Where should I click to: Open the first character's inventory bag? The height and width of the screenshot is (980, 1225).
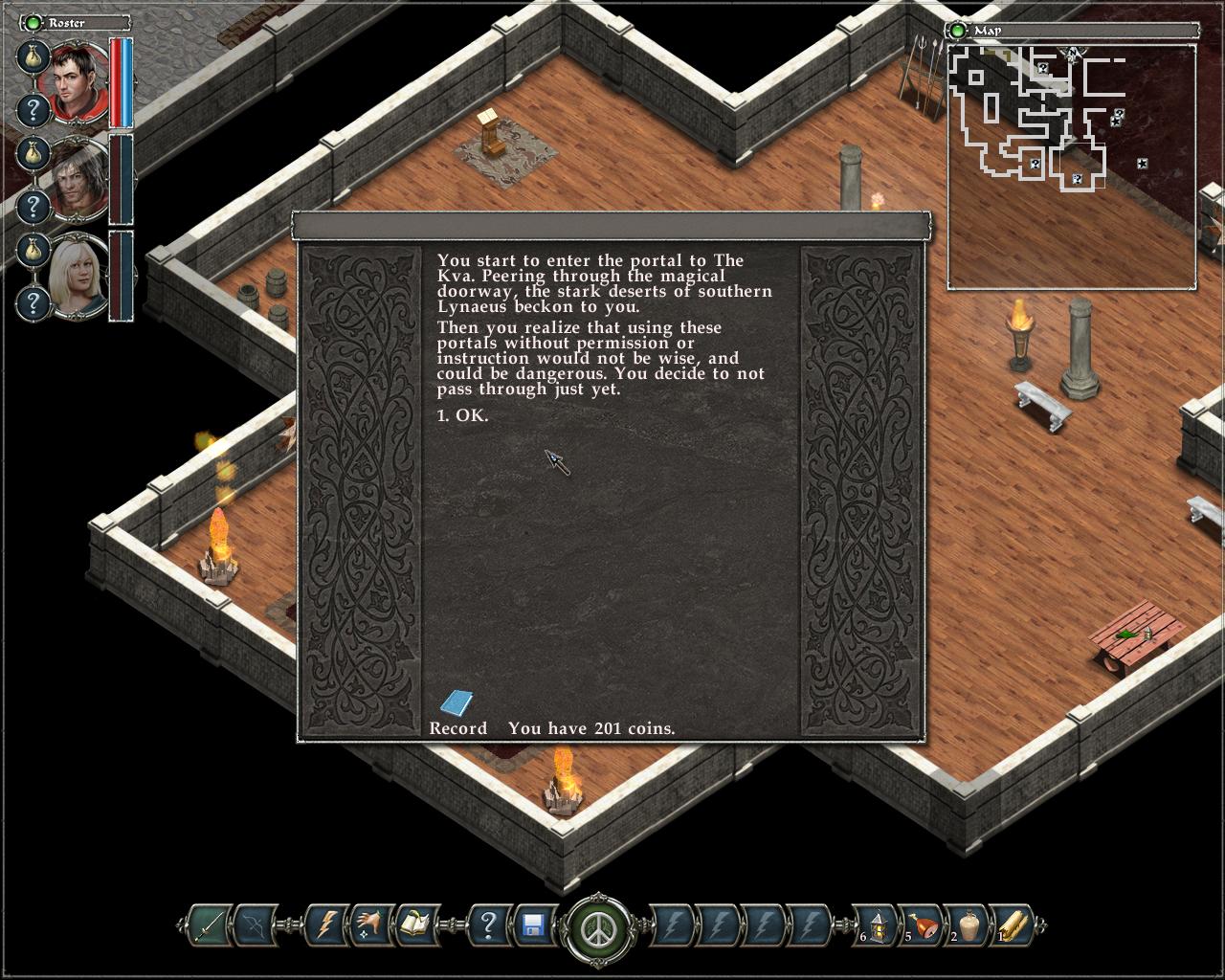pos(33,56)
